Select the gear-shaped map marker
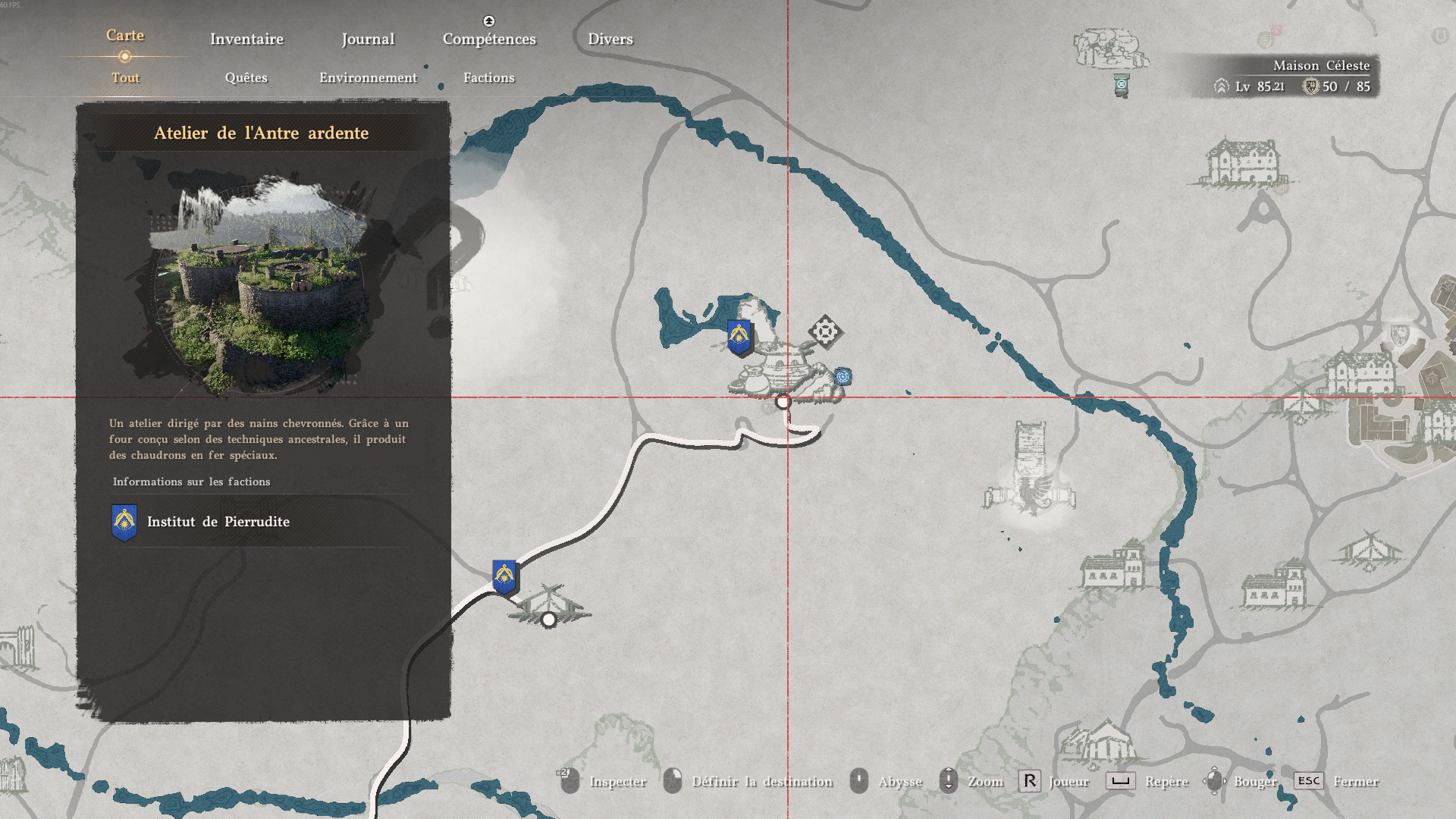This screenshot has height=819, width=1456. (825, 331)
